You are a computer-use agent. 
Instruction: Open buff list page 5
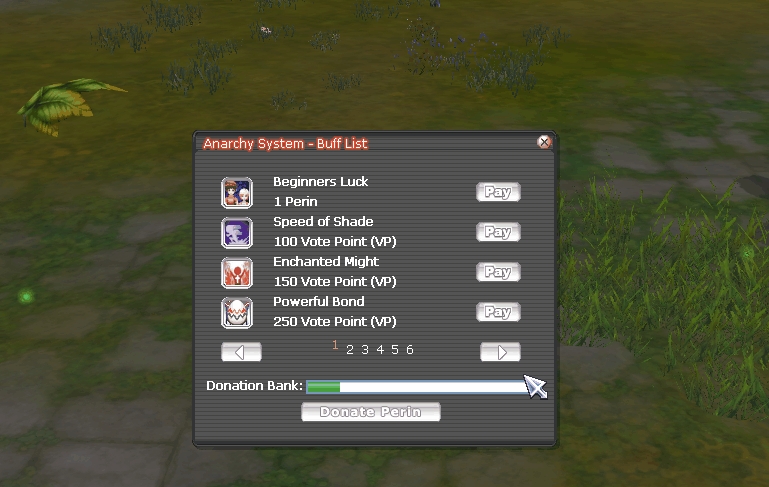tap(395, 350)
